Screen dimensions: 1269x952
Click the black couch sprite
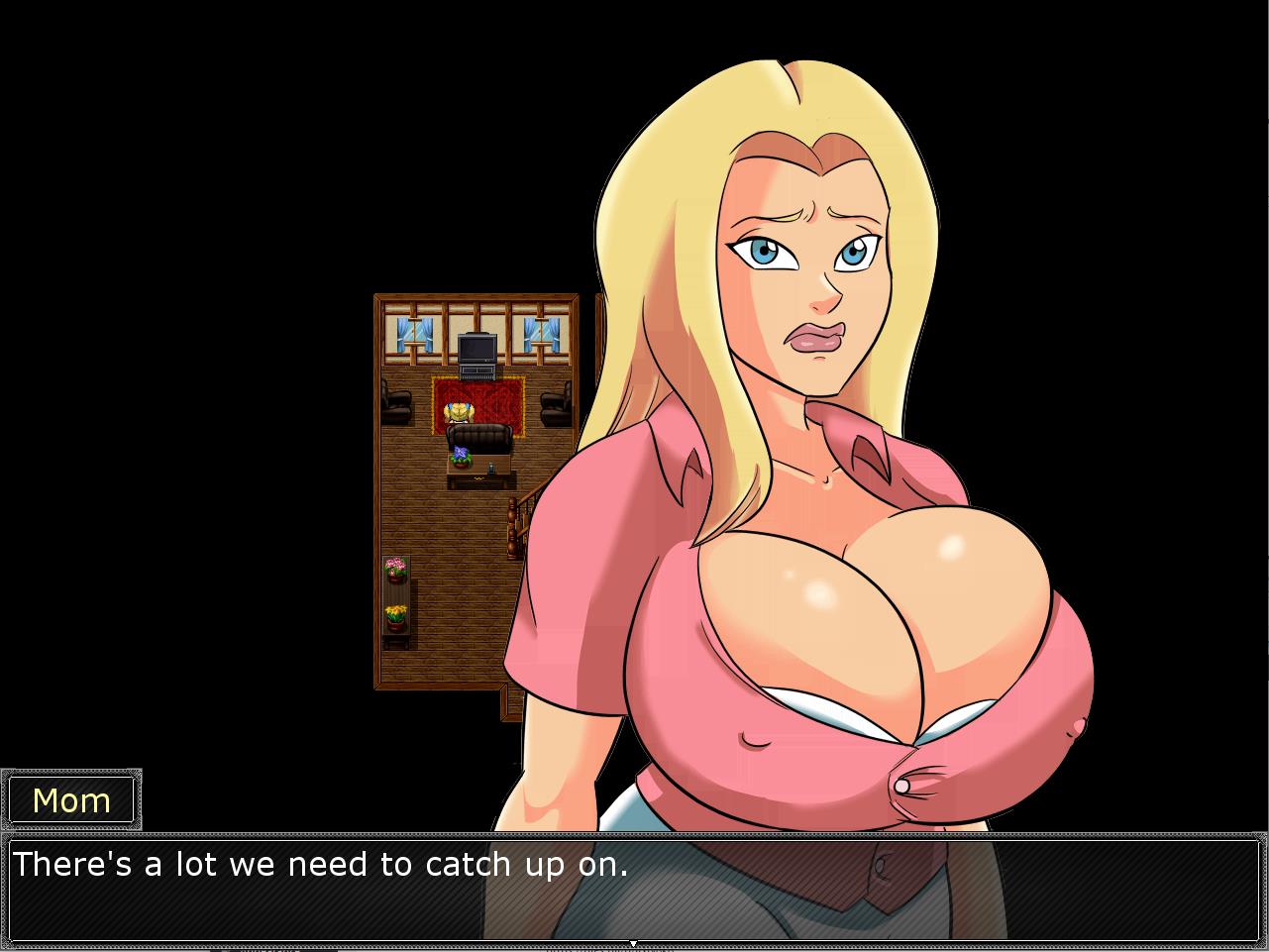[477, 436]
